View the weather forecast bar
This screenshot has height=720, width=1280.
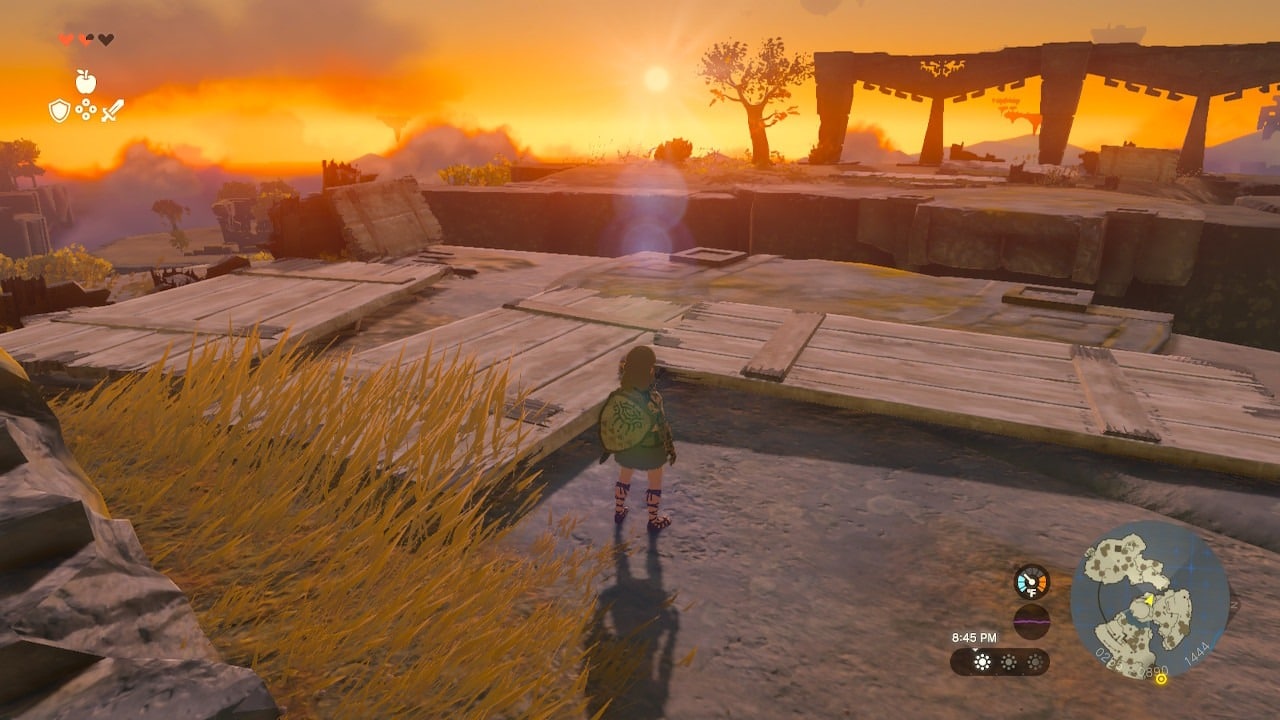point(1000,662)
